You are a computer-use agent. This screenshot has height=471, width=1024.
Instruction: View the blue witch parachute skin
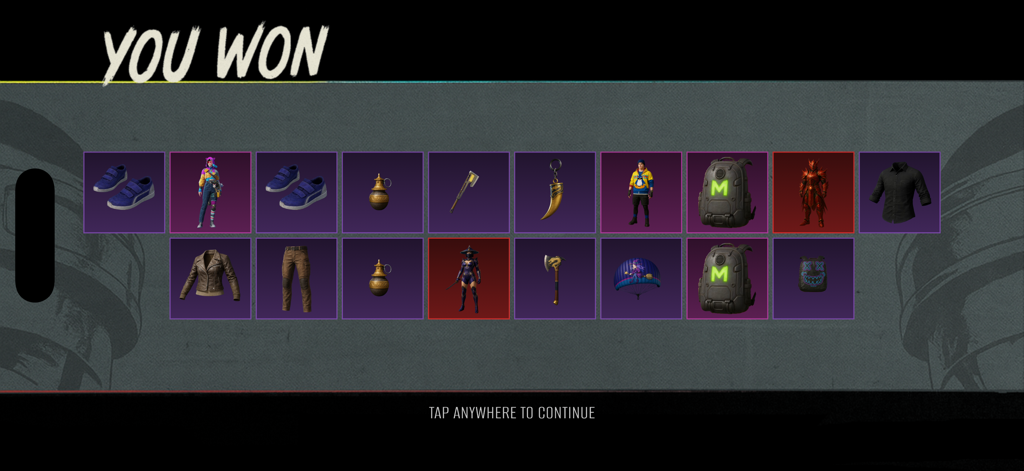tap(641, 279)
